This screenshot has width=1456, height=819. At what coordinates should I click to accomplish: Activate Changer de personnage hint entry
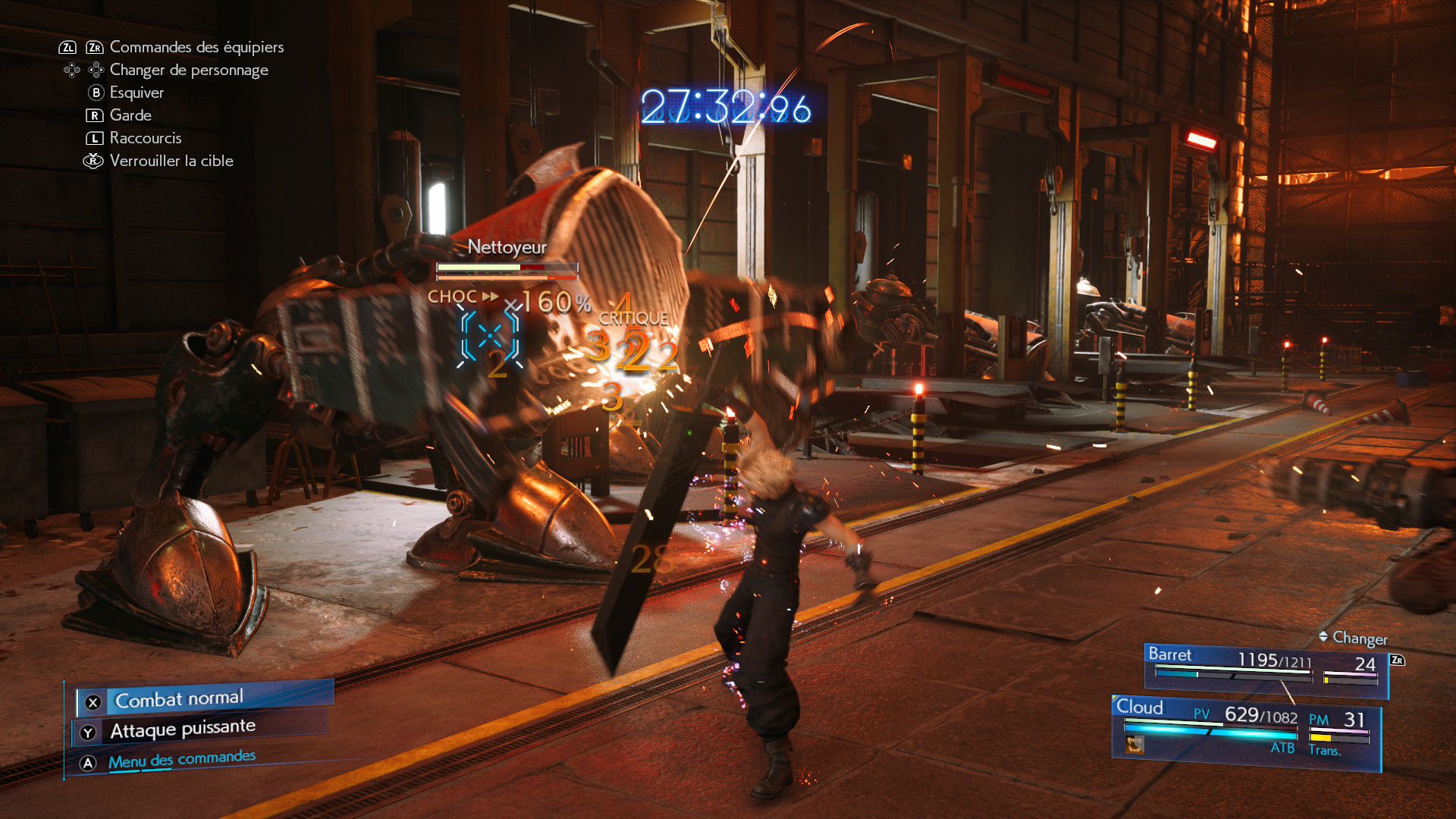188,70
